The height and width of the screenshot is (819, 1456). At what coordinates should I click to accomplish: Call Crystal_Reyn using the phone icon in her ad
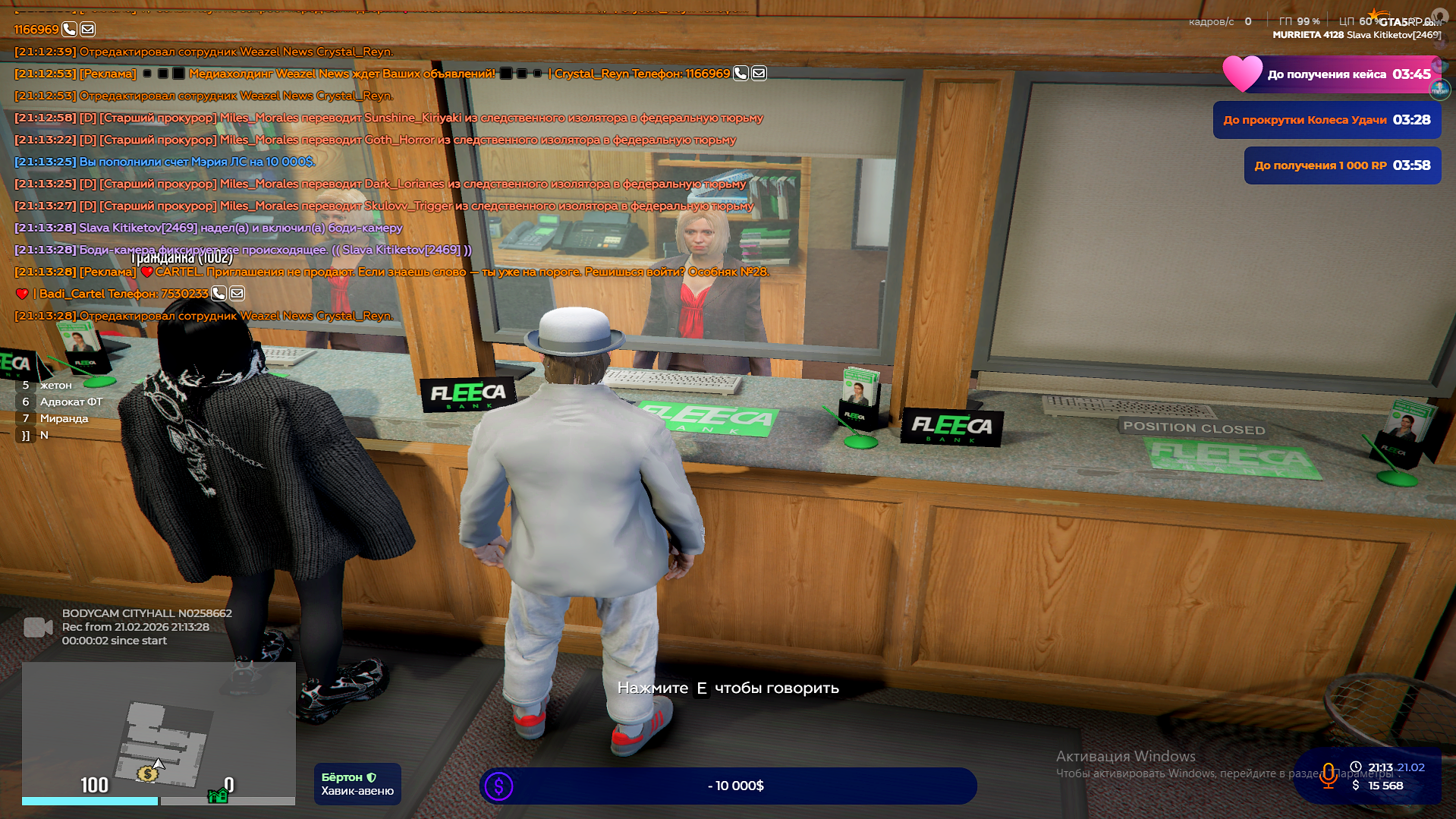741,74
